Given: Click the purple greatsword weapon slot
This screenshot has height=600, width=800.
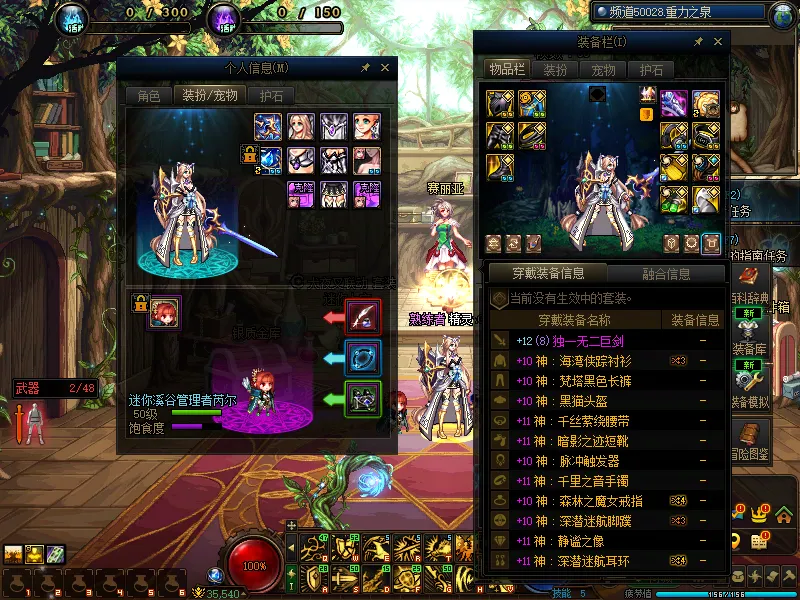Looking at the screenshot, I should pos(674,102).
